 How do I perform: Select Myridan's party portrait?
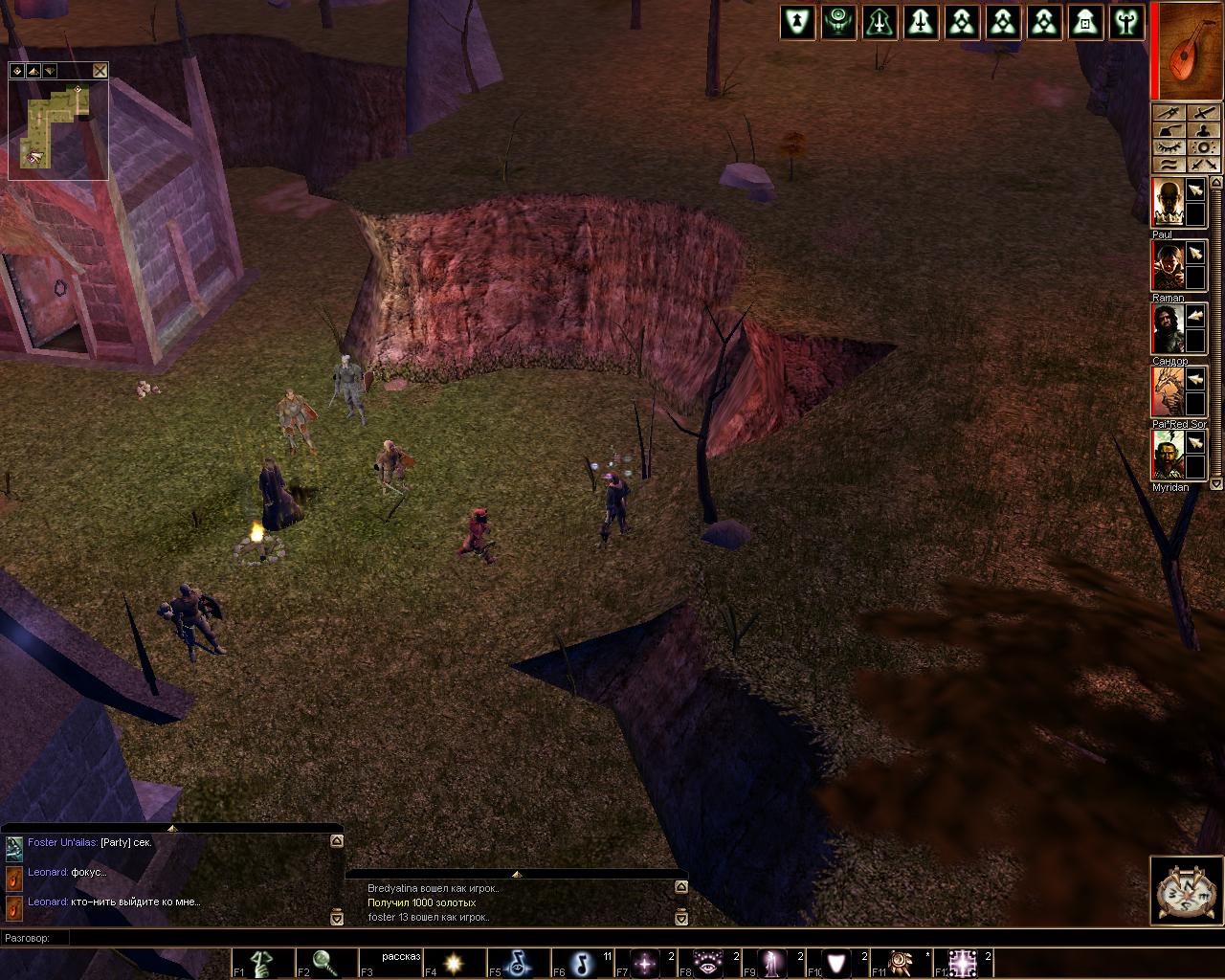[x=1167, y=456]
